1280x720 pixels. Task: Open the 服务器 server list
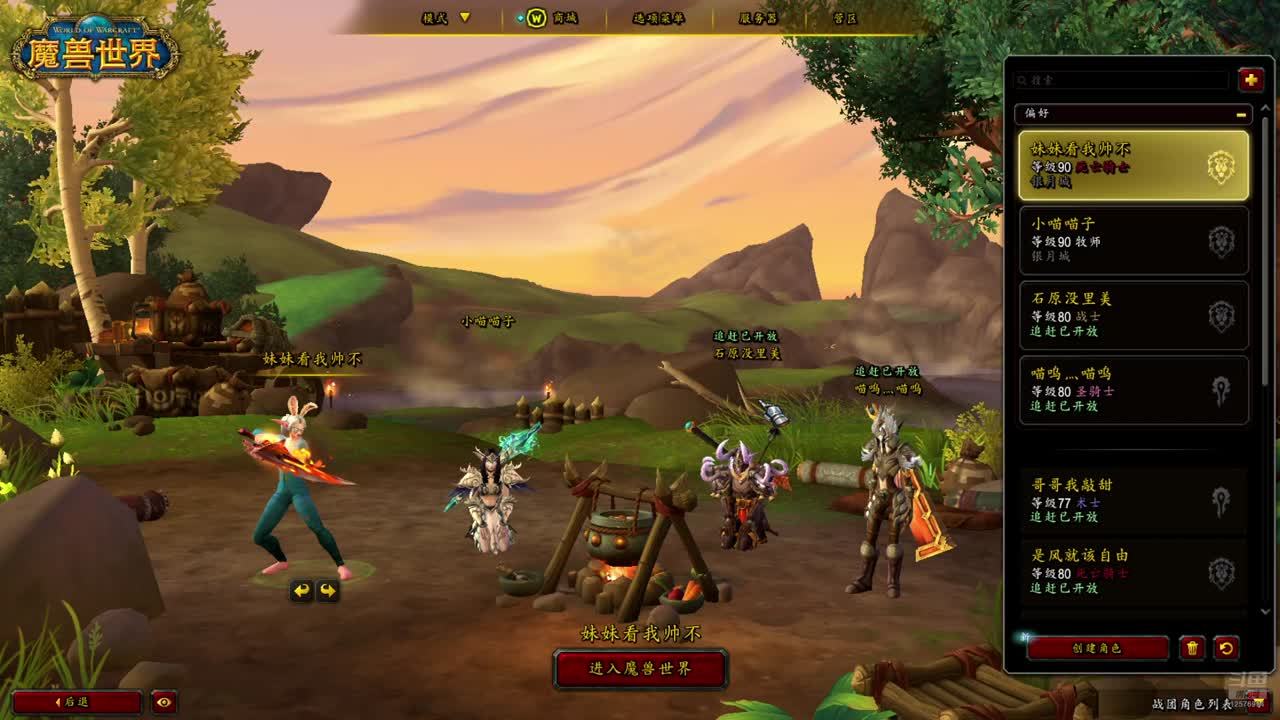(758, 18)
